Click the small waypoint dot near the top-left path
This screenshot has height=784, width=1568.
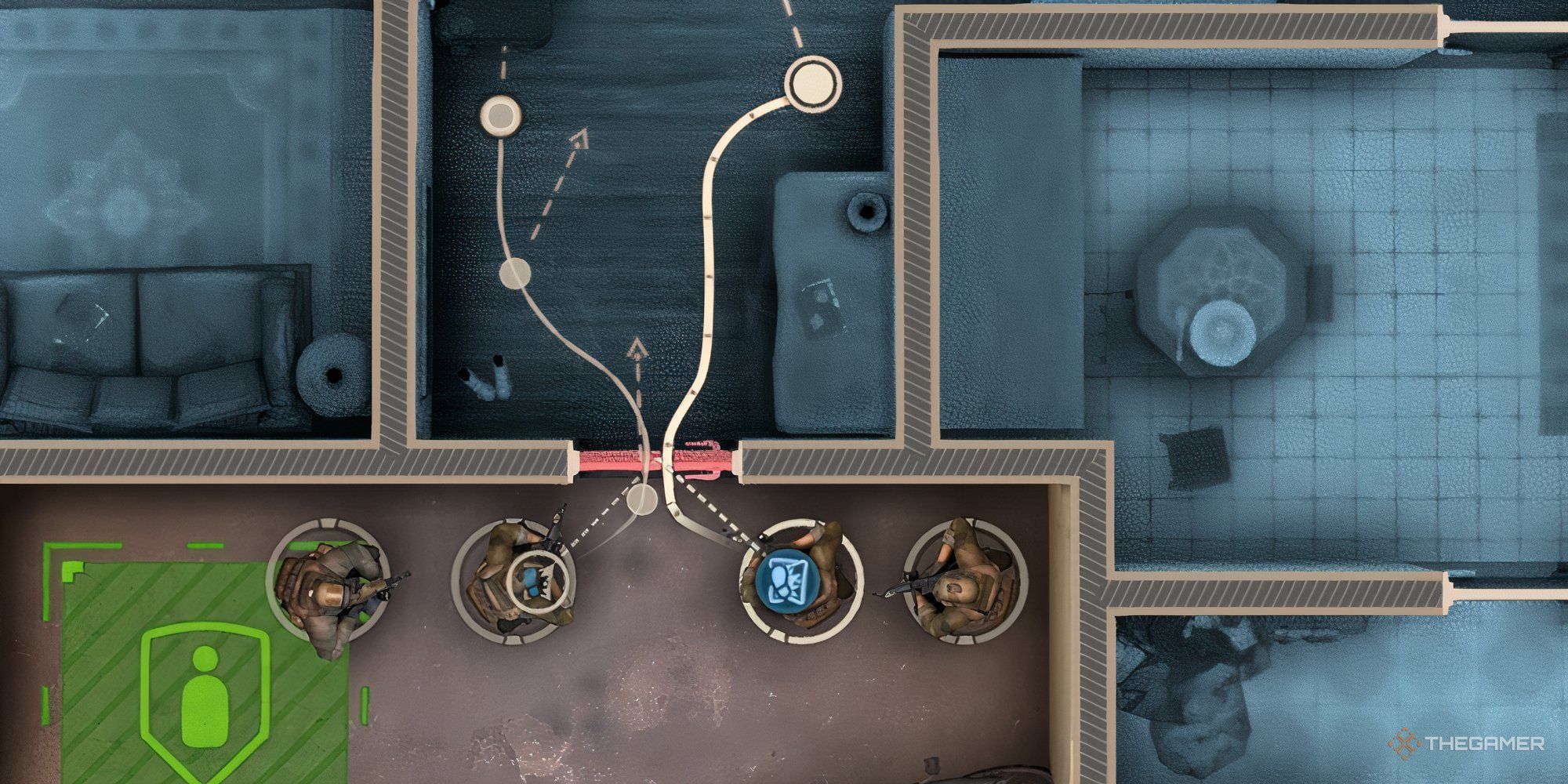[x=499, y=114]
